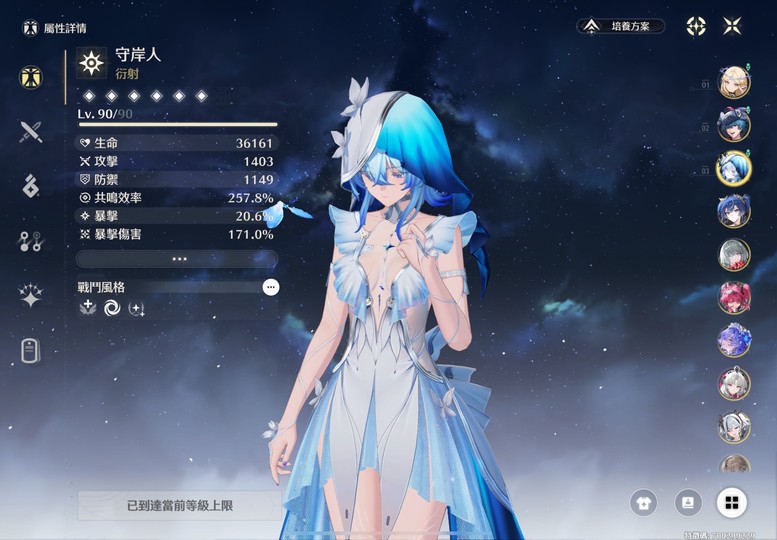Open the skill tree tab with linked nodes

(31, 241)
